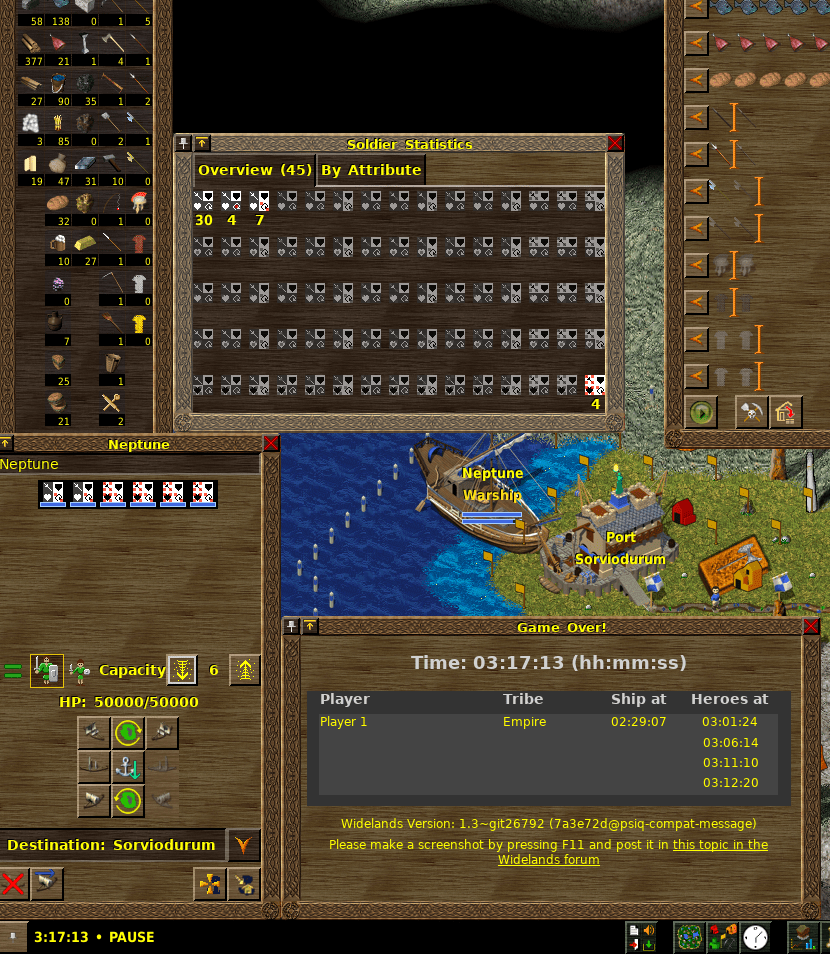The height and width of the screenshot is (954, 830).
Task: Open the Destination dropdown
Action: (x=243, y=845)
